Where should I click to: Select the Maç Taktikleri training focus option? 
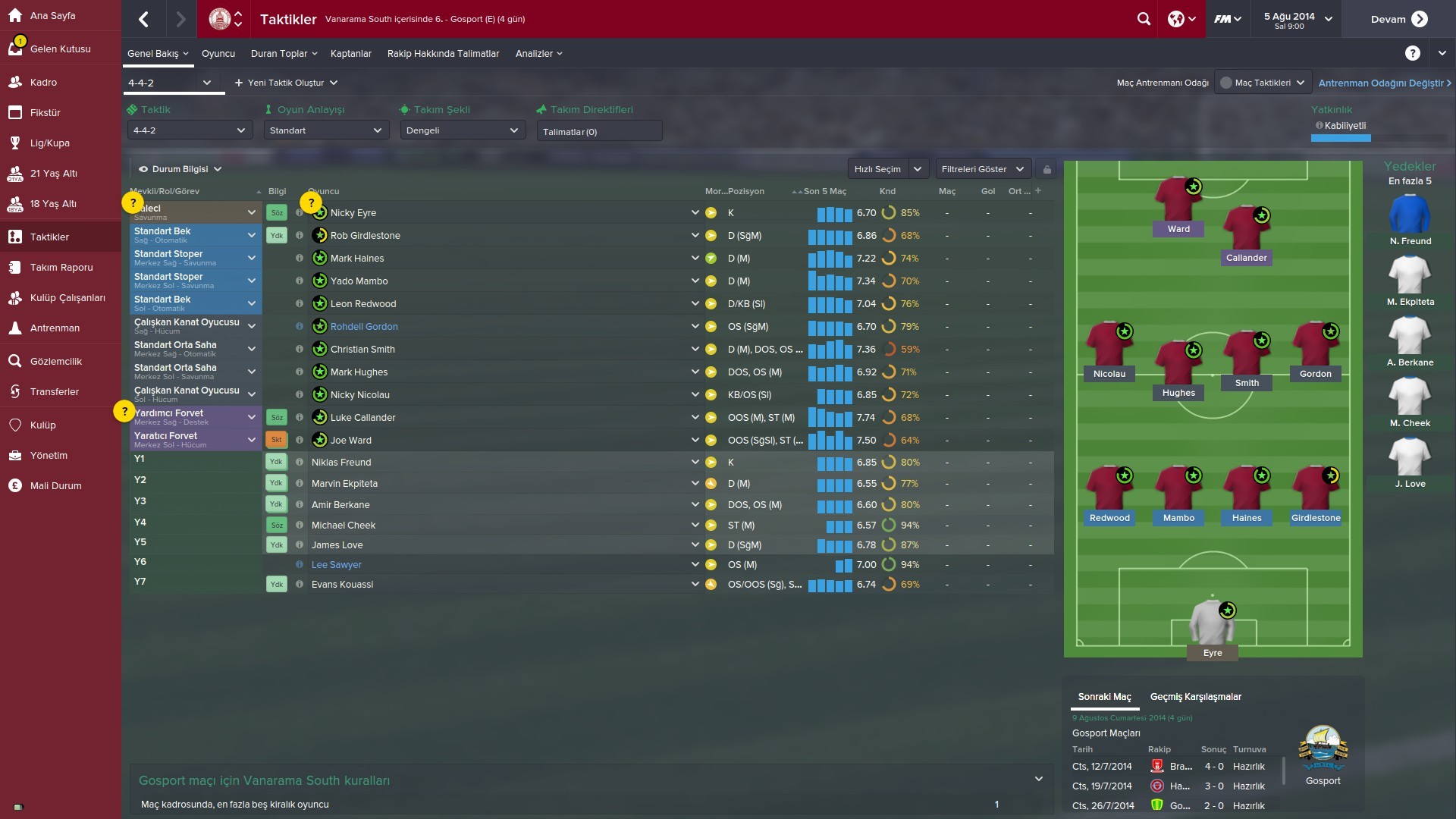(x=1262, y=81)
